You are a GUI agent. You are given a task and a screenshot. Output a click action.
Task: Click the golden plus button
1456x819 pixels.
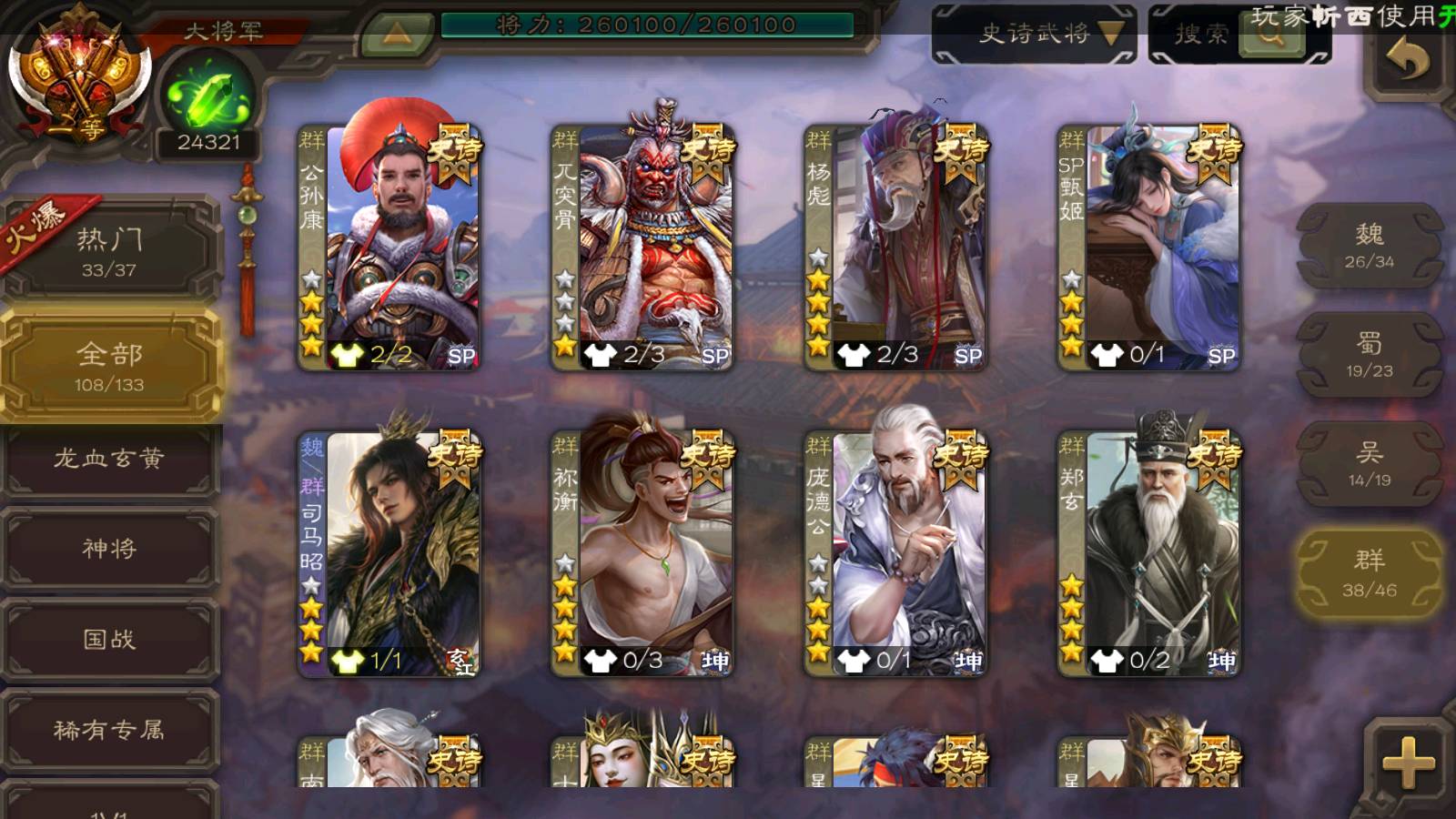(x=1408, y=762)
